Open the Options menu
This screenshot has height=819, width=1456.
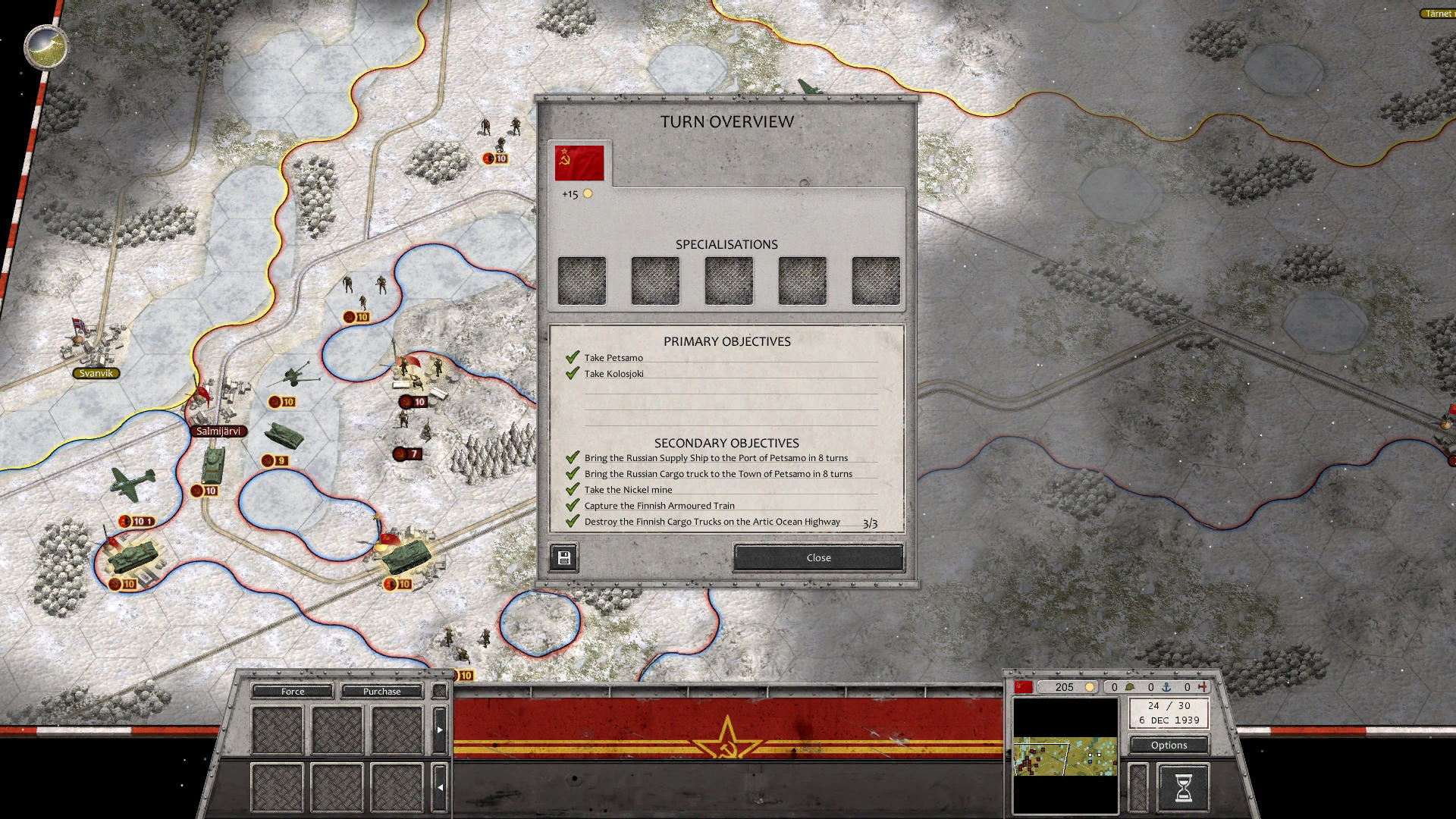click(x=1168, y=745)
